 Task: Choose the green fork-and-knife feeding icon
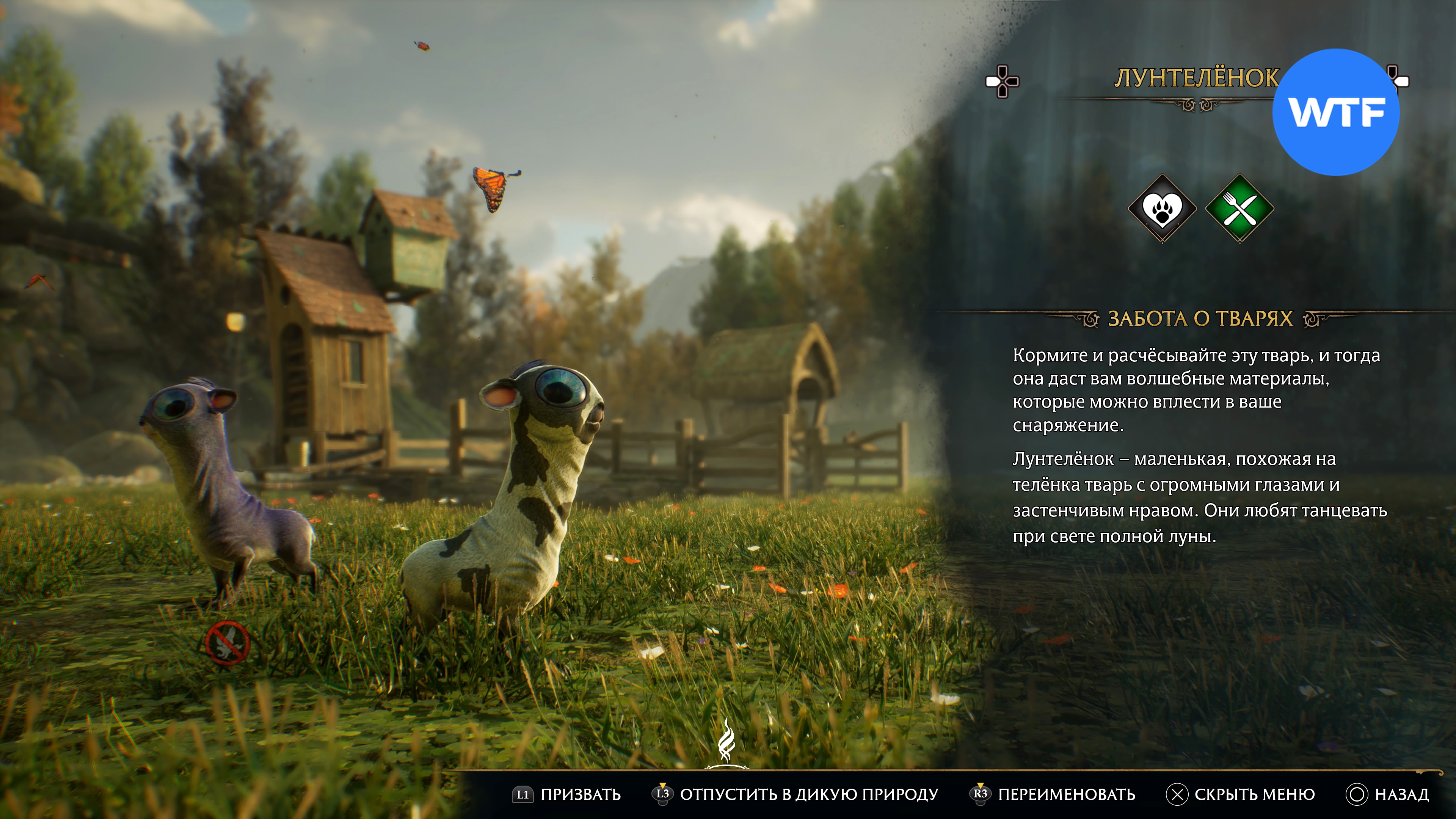click(x=1239, y=209)
